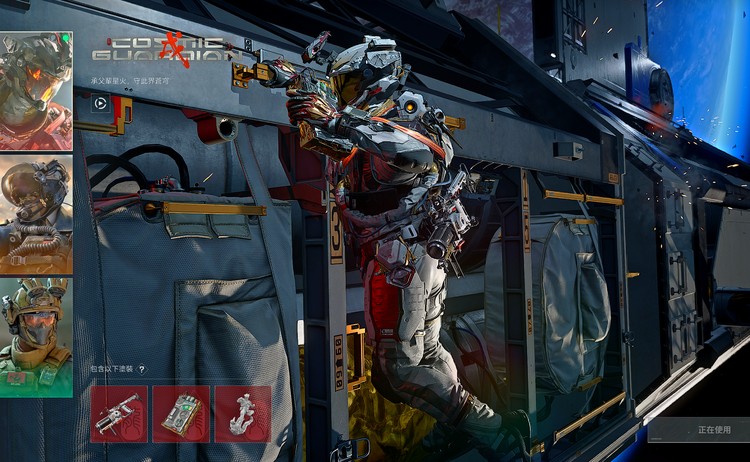750x462 pixels.
Task: Play the skin preview video
Action: pyautogui.click(x=100, y=101)
